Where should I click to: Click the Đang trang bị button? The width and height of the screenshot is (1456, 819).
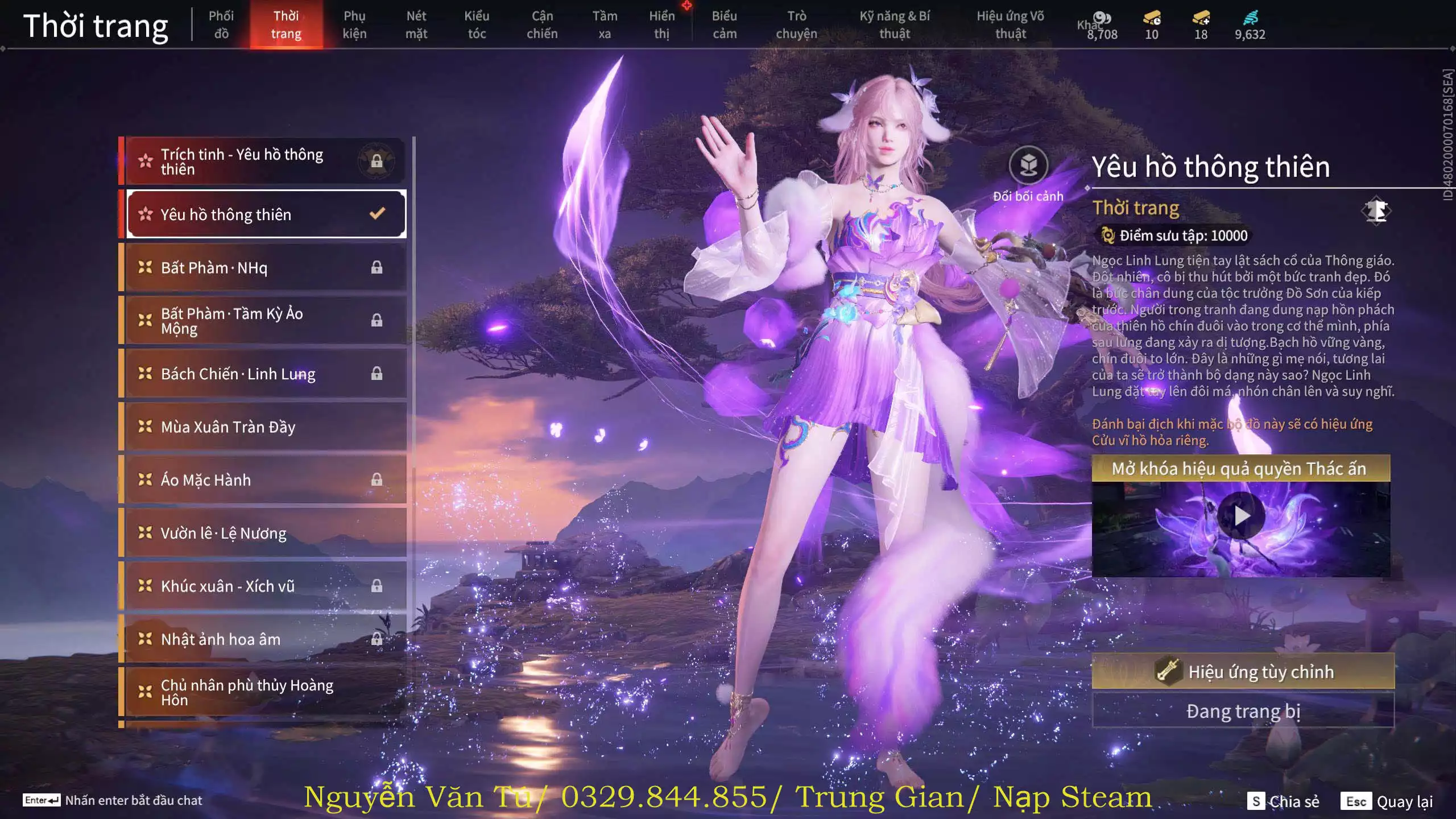1243,711
